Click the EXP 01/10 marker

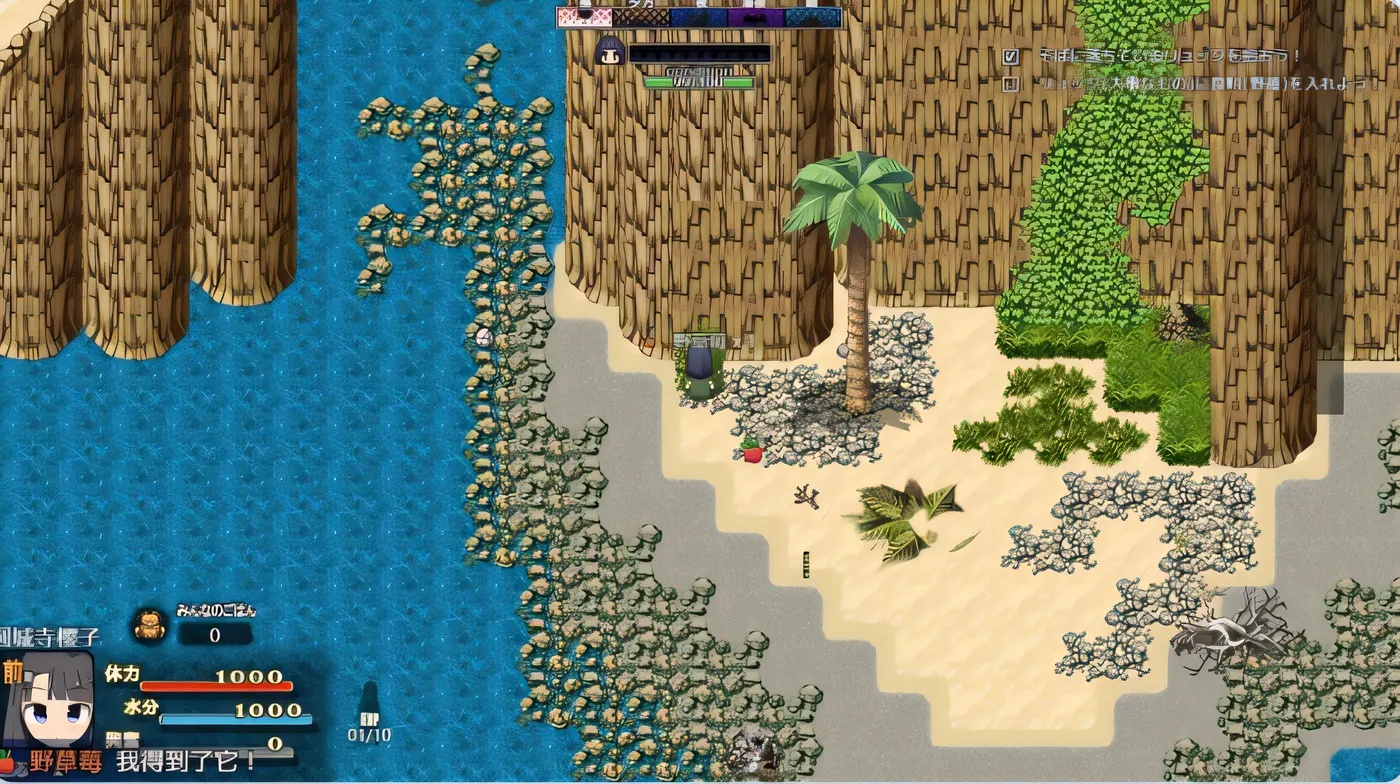pyautogui.click(x=368, y=731)
